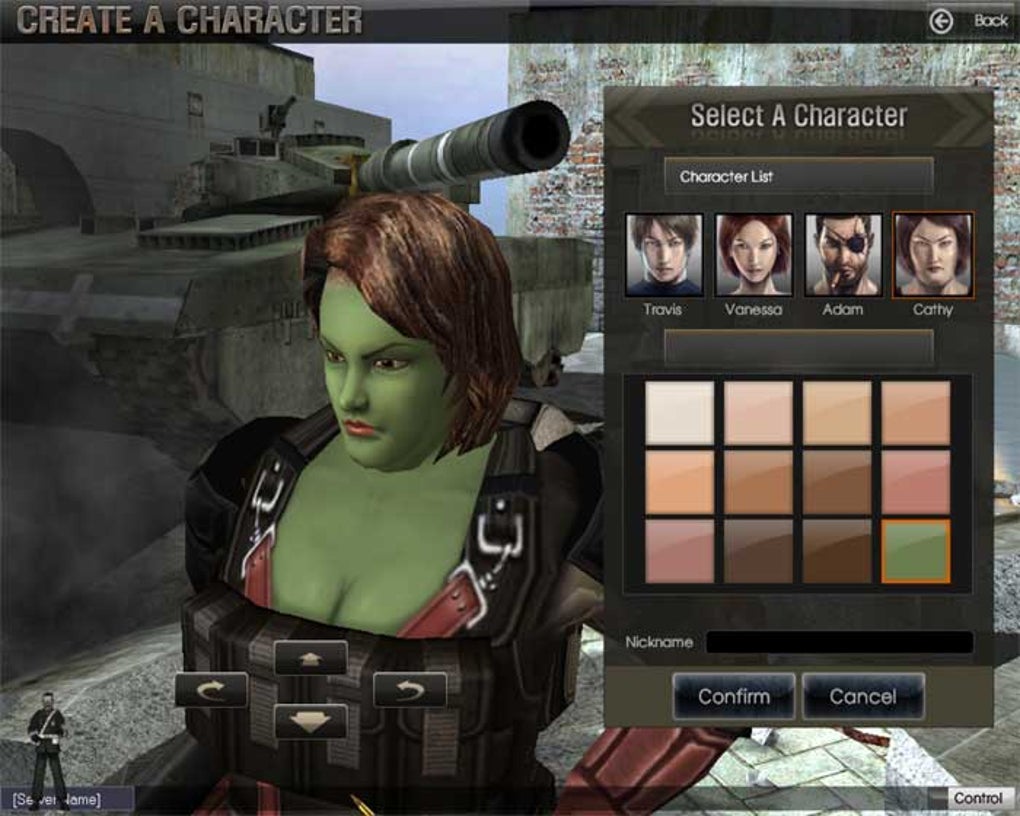The height and width of the screenshot is (816, 1020).
Task: Rotate the character with the right curved arrow
Action: (x=409, y=689)
